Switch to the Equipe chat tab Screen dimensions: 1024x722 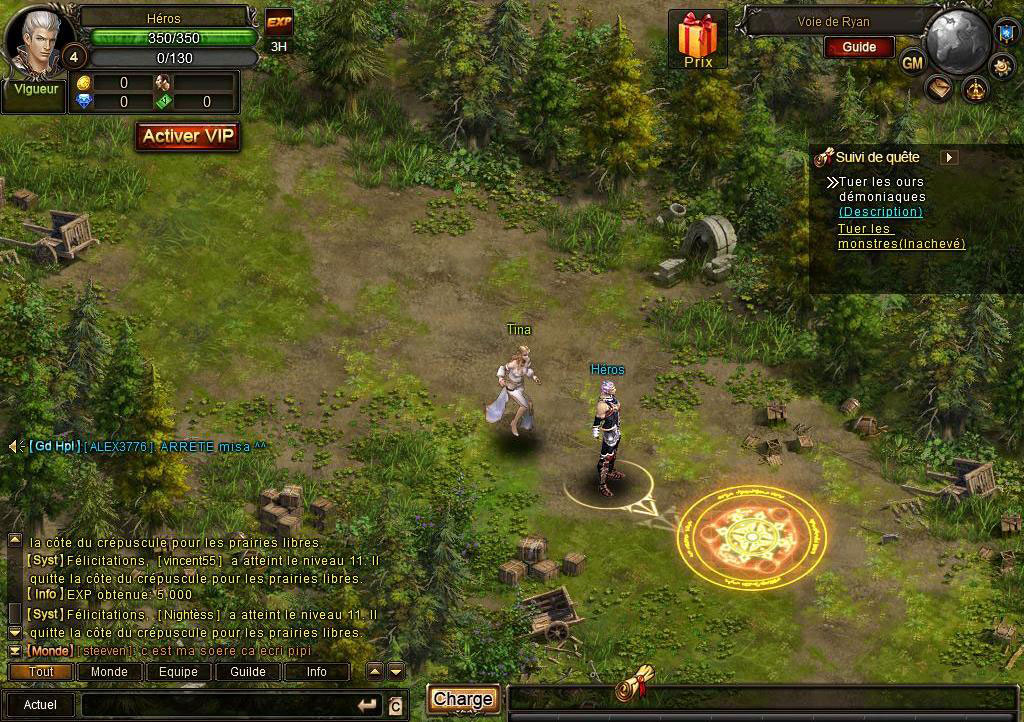[178, 672]
